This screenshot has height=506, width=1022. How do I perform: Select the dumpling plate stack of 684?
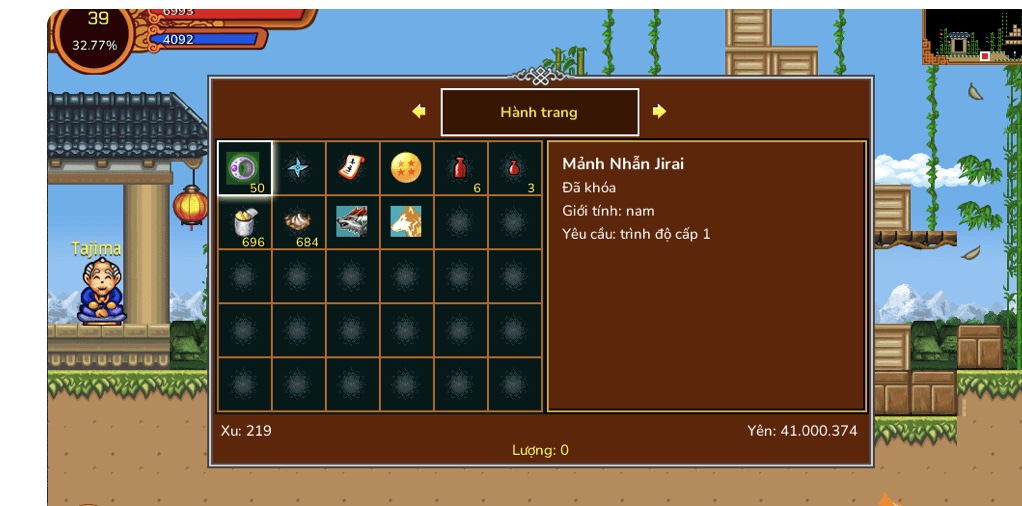tap(298, 222)
